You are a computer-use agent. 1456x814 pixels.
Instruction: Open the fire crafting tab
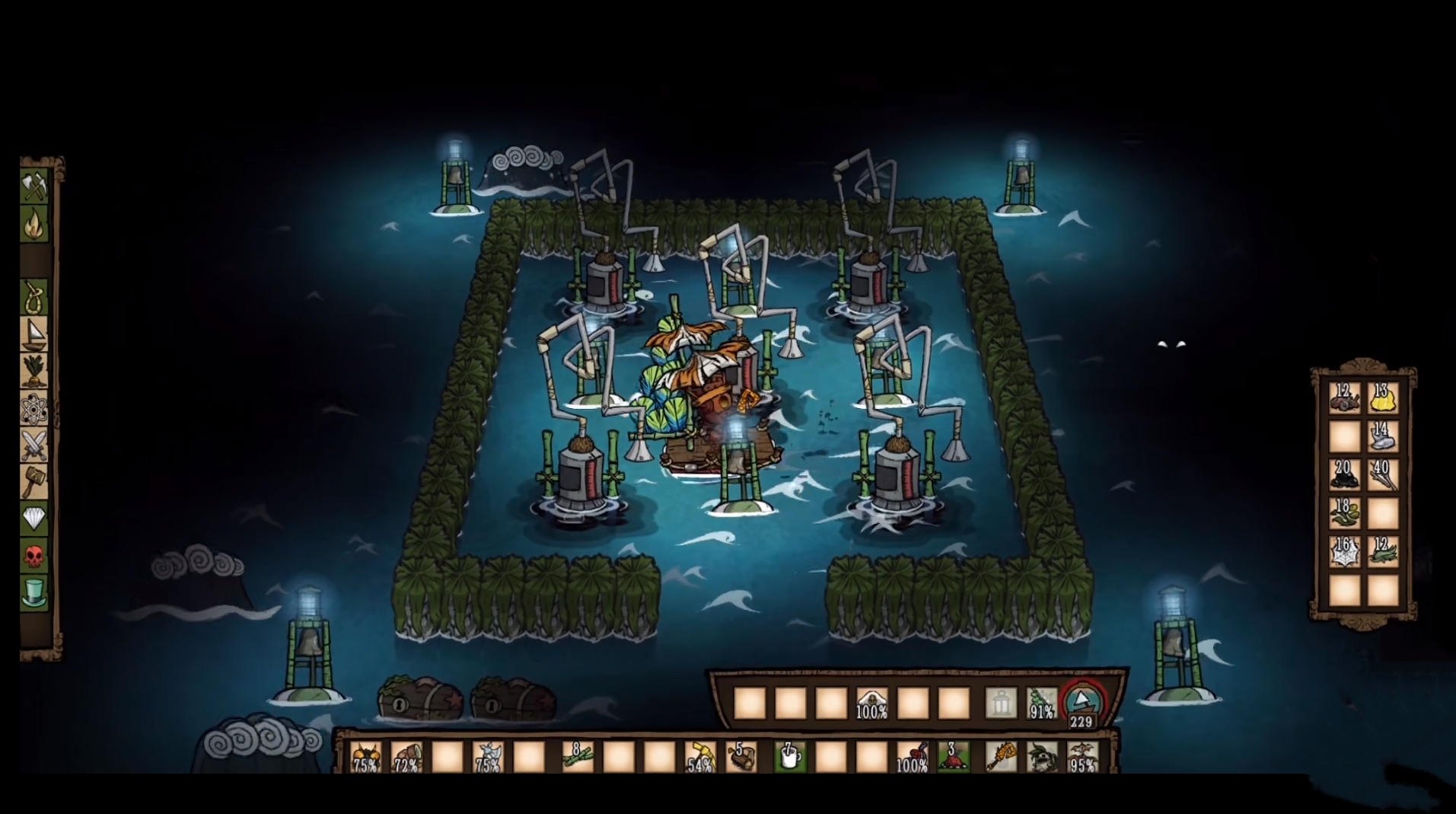pyautogui.click(x=34, y=223)
